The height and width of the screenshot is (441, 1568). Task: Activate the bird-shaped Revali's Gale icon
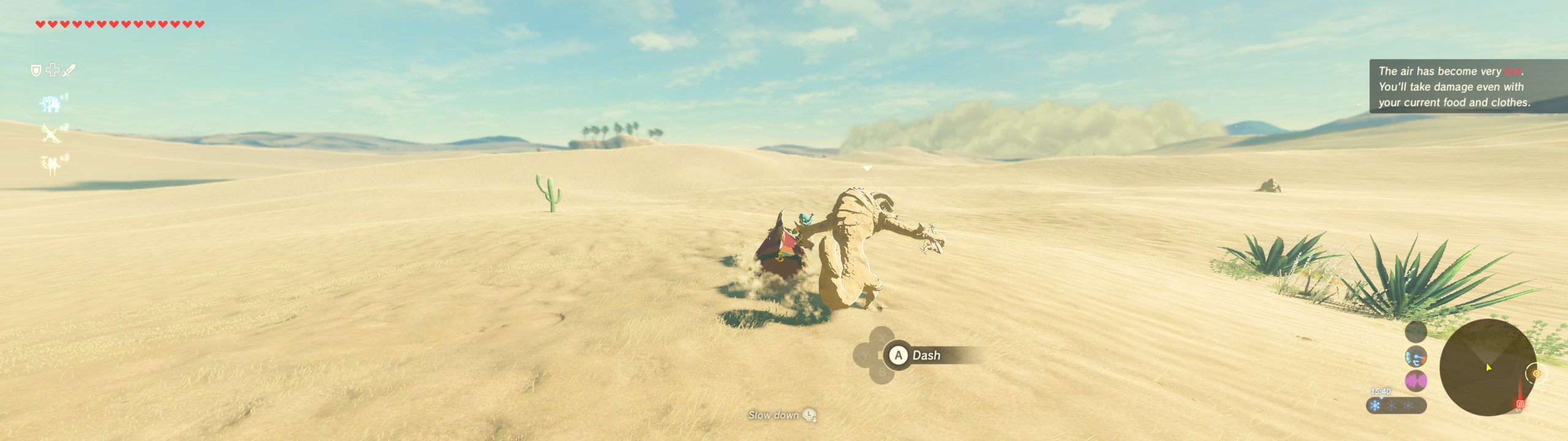[x=50, y=132]
